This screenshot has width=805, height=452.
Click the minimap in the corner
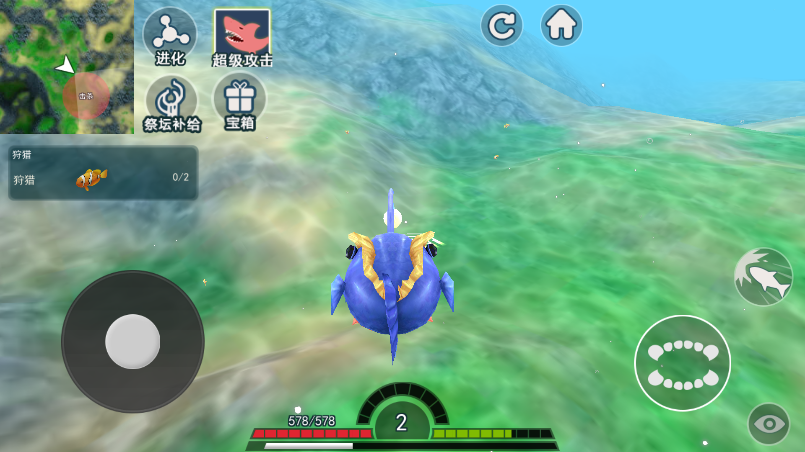(x=66, y=66)
